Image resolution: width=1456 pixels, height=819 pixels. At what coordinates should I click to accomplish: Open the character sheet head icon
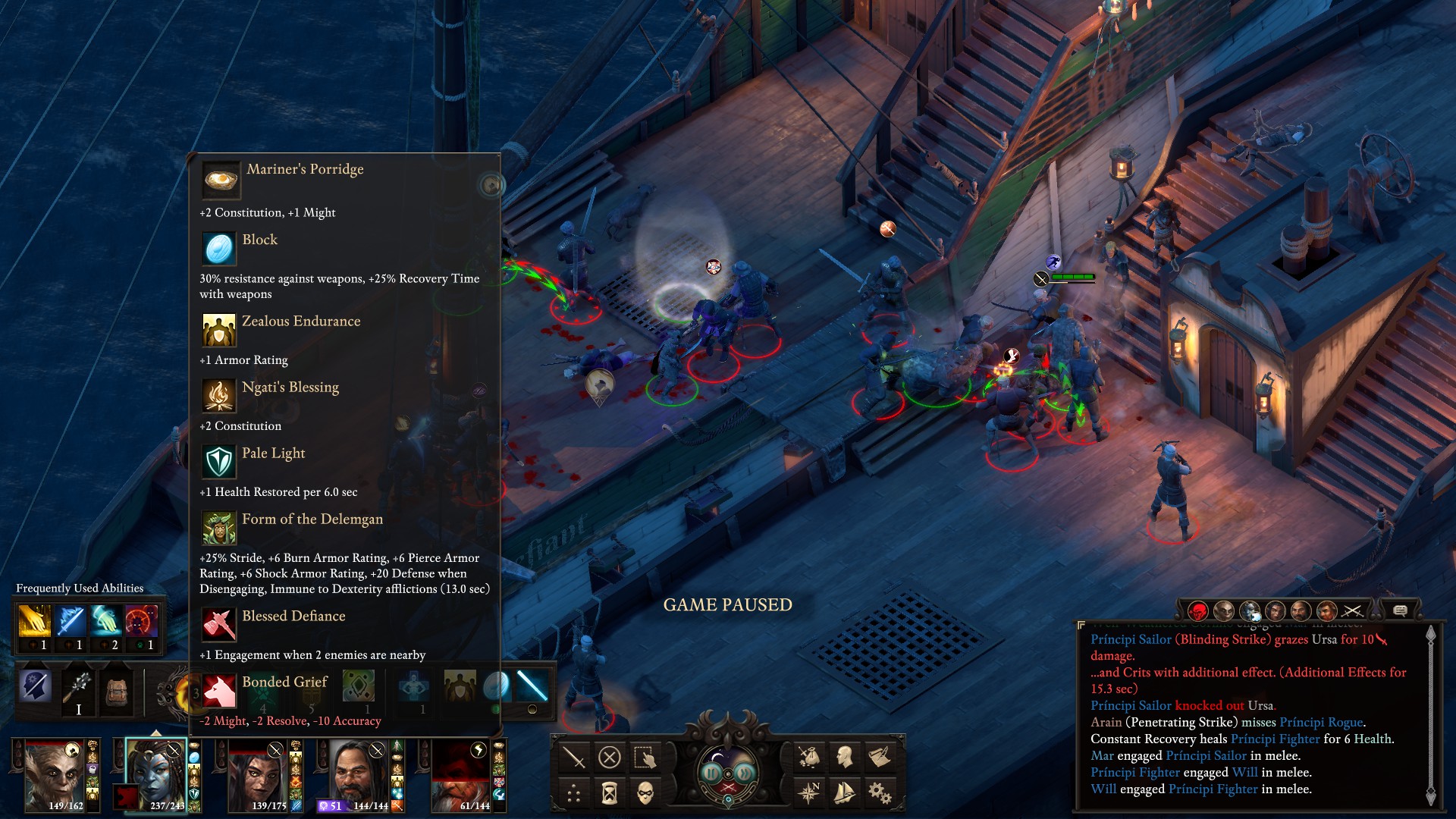[x=844, y=757]
